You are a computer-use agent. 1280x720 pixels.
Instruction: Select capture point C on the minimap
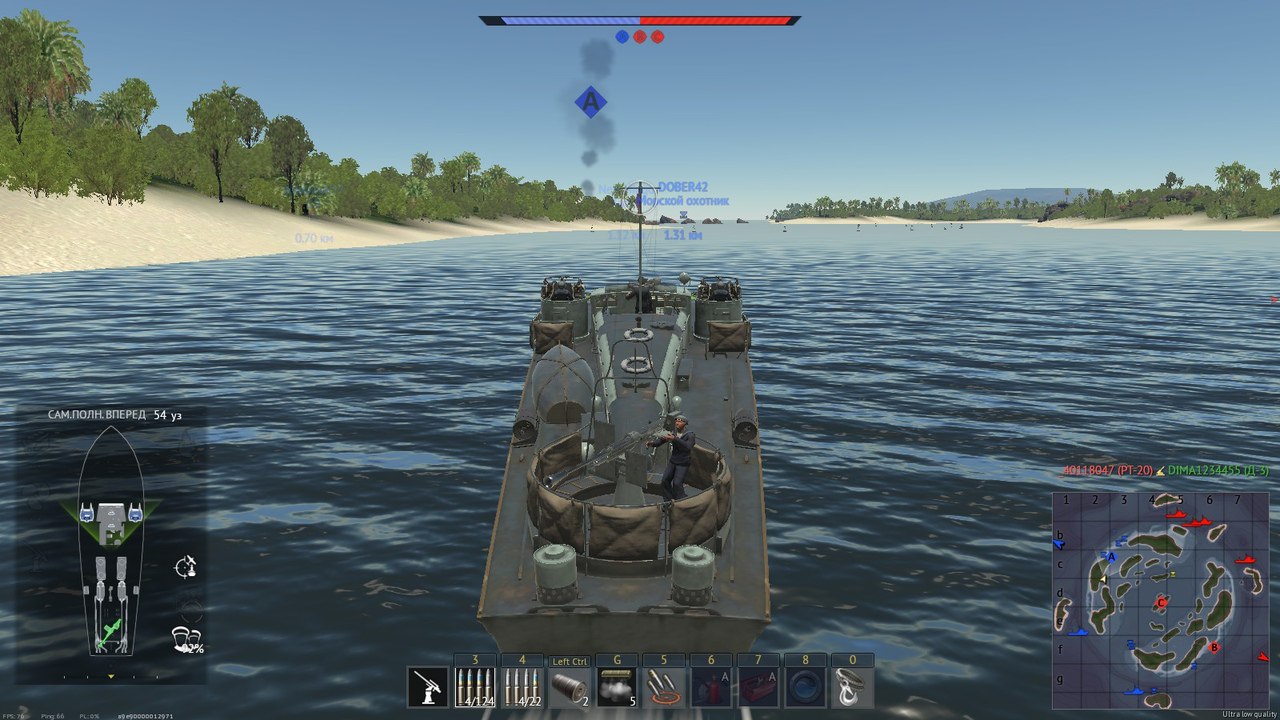pyautogui.click(x=1161, y=603)
